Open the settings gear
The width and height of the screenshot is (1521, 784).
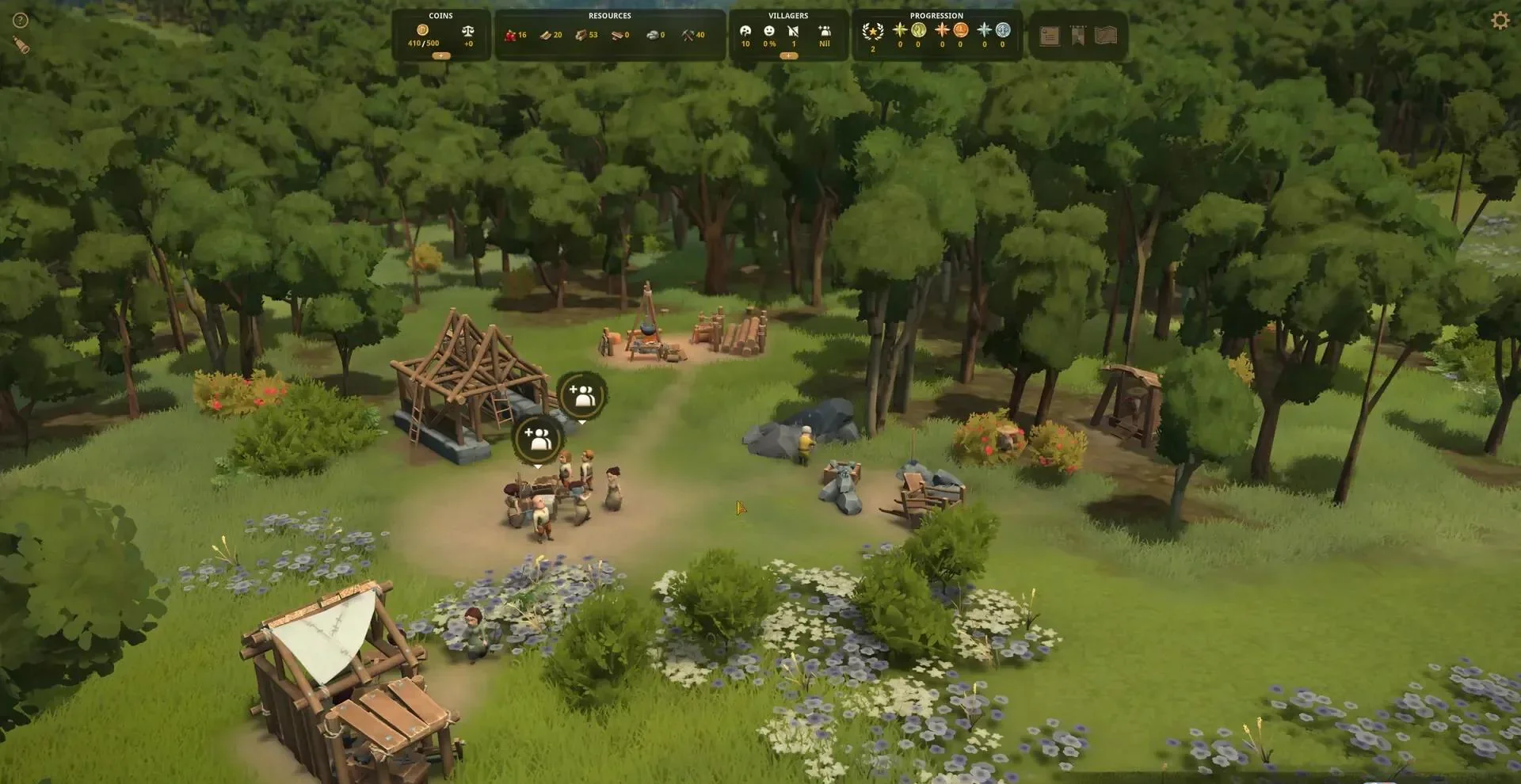1500,21
